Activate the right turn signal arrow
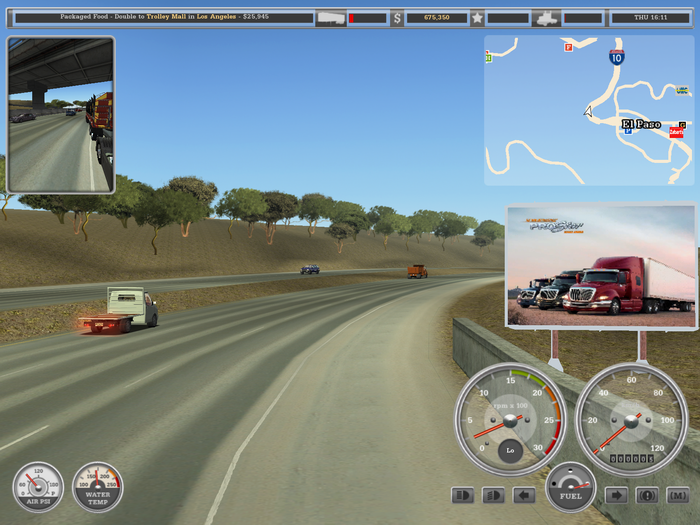This screenshot has height=525, width=700. tap(616, 495)
